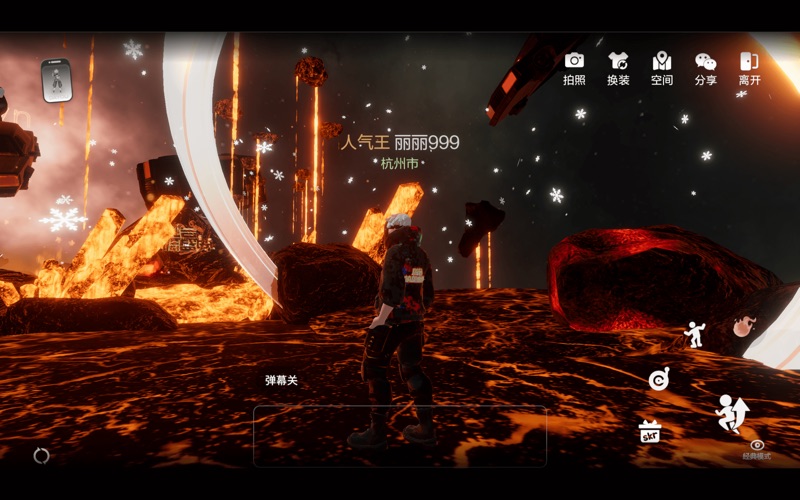Hit the jump button with up arrow
Viewport: 800px width, 500px height.
coord(732,412)
